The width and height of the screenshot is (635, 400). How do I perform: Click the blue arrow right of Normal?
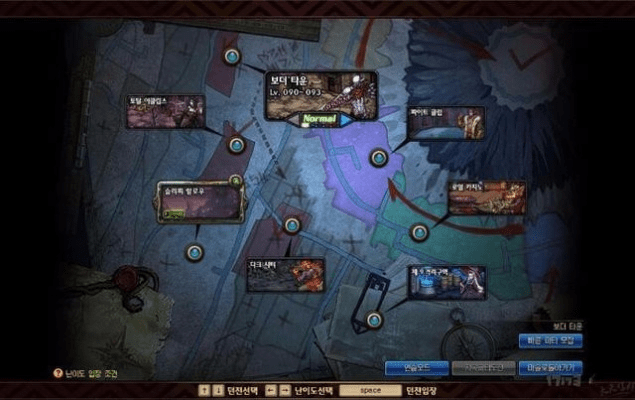(348, 120)
